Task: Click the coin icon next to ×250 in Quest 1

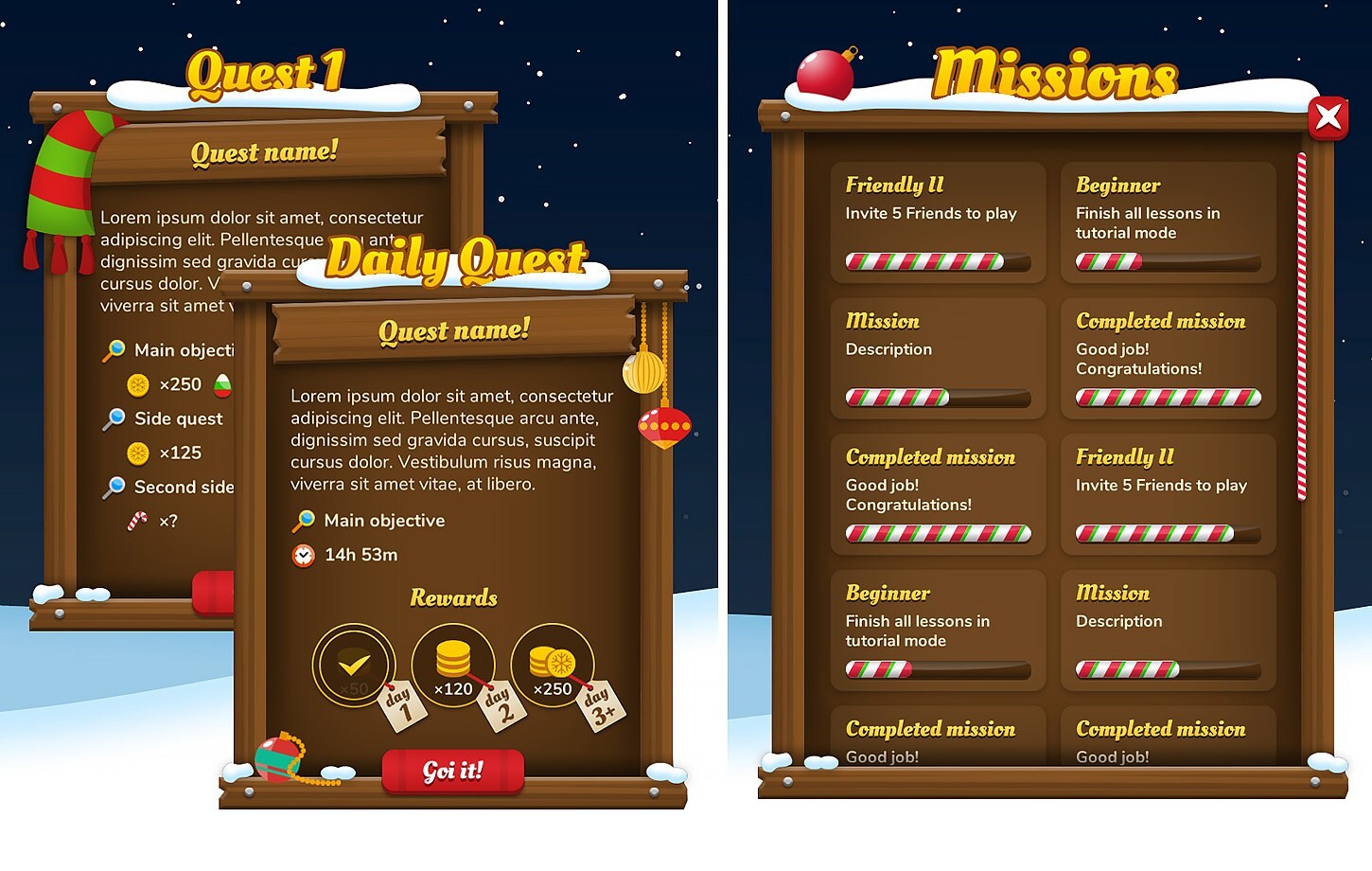Action: coord(140,384)
